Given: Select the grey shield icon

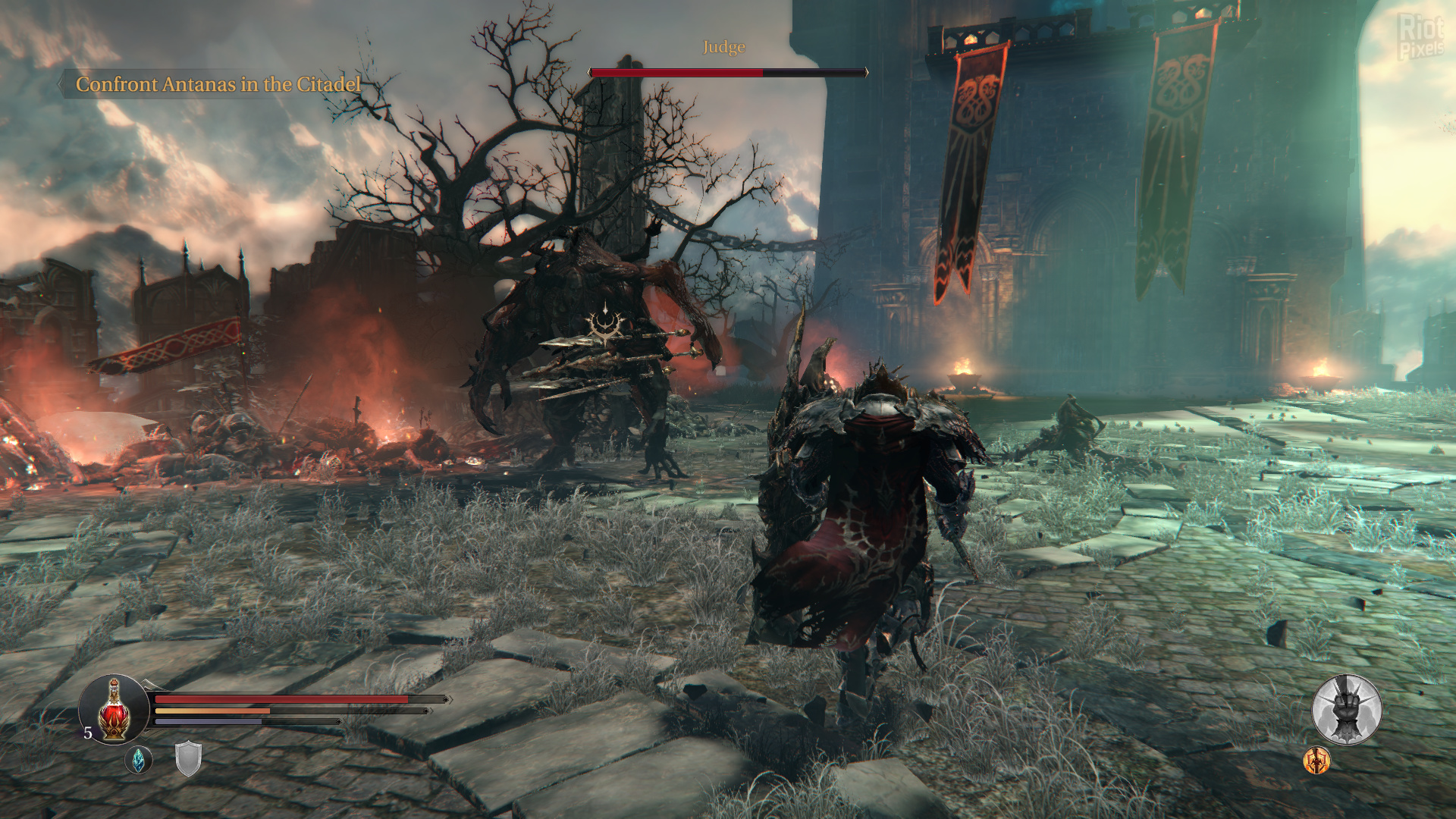Looking at the screenshot, I should click(188, 759).
